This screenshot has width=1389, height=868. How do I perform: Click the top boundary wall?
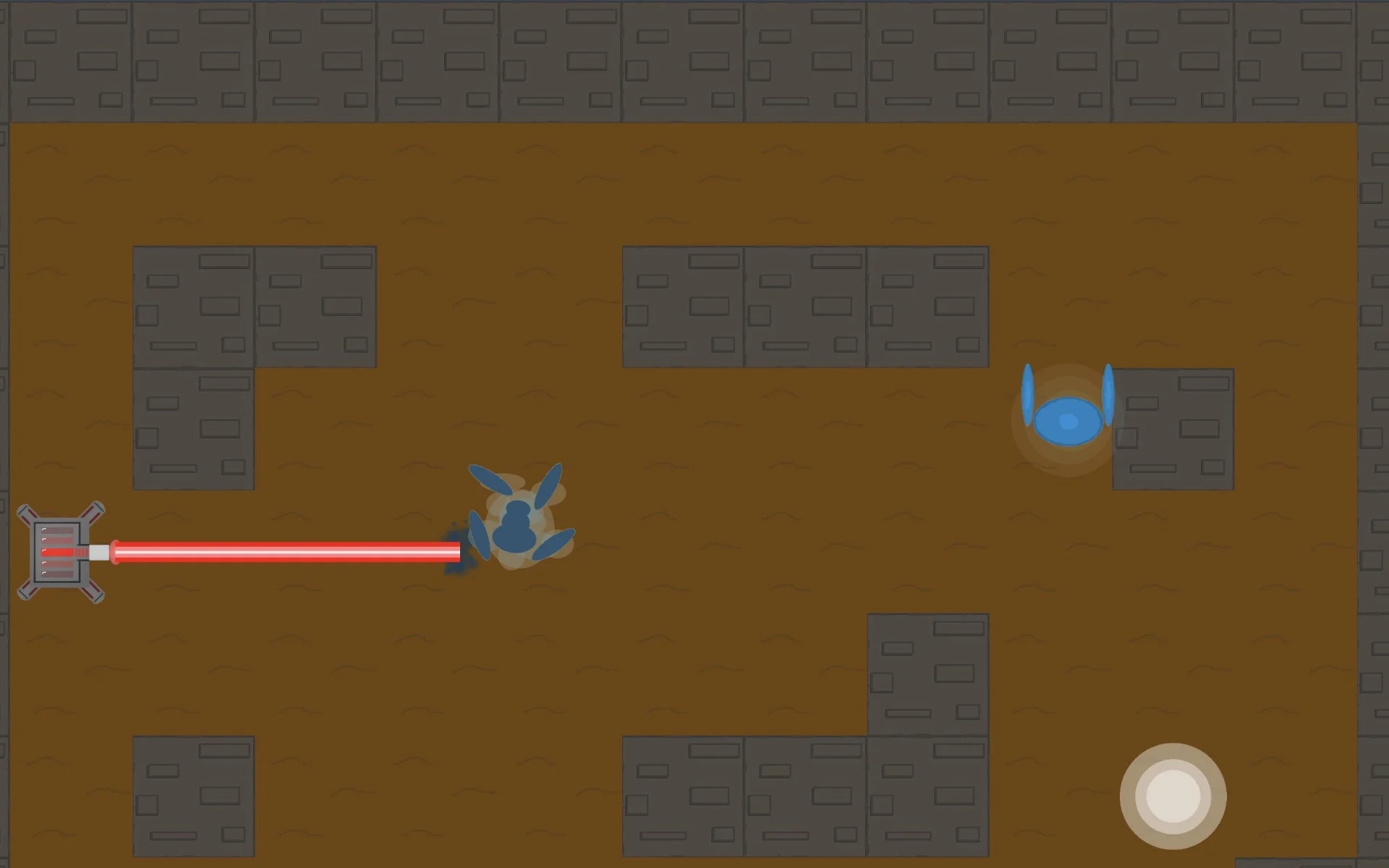pyautogui.click(x=694, y=58)
